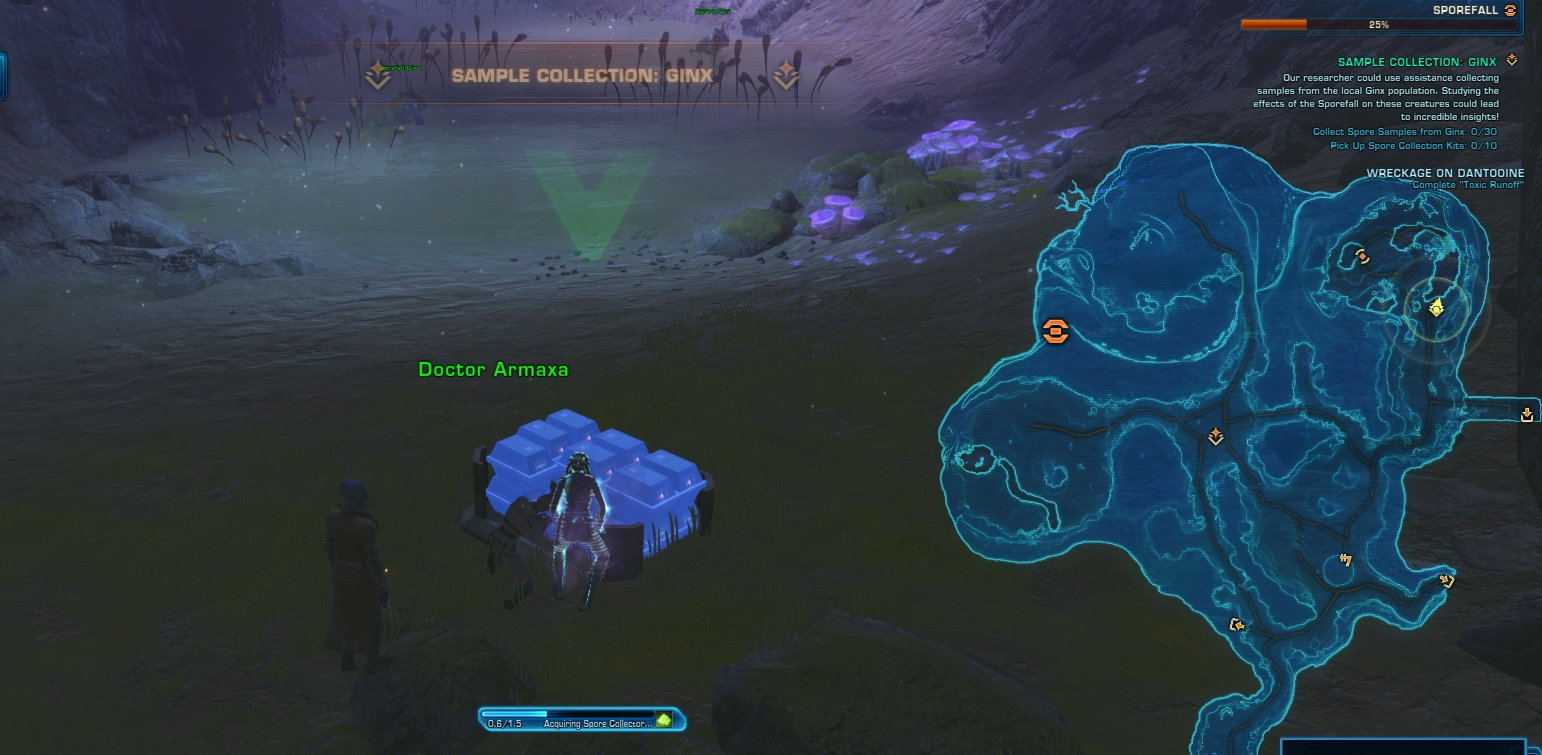Click the mission icon beside Sample Collection: Ginx
This screenshot has height=755, width=1542.
1511,61
